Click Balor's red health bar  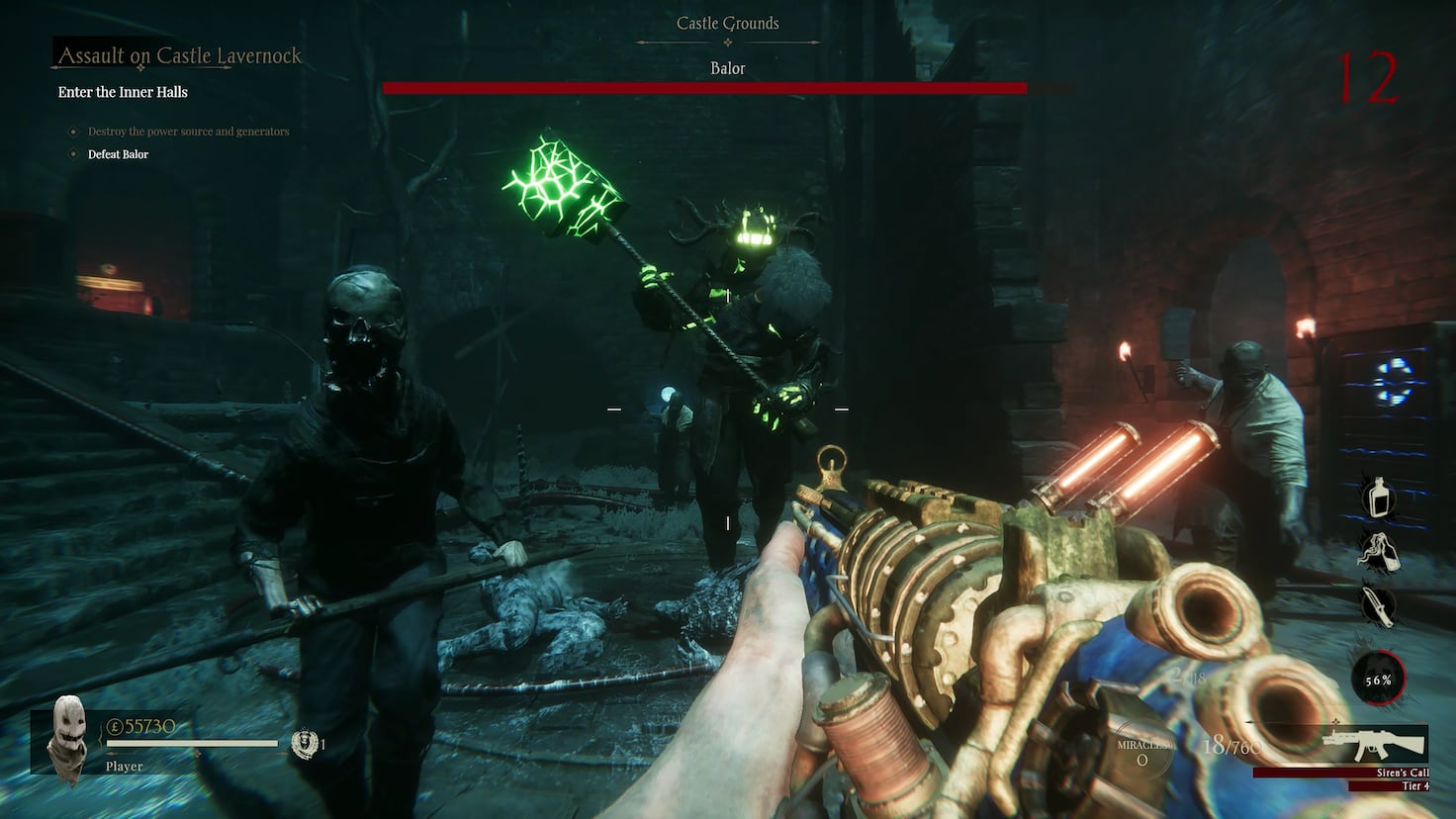[708, 87]
